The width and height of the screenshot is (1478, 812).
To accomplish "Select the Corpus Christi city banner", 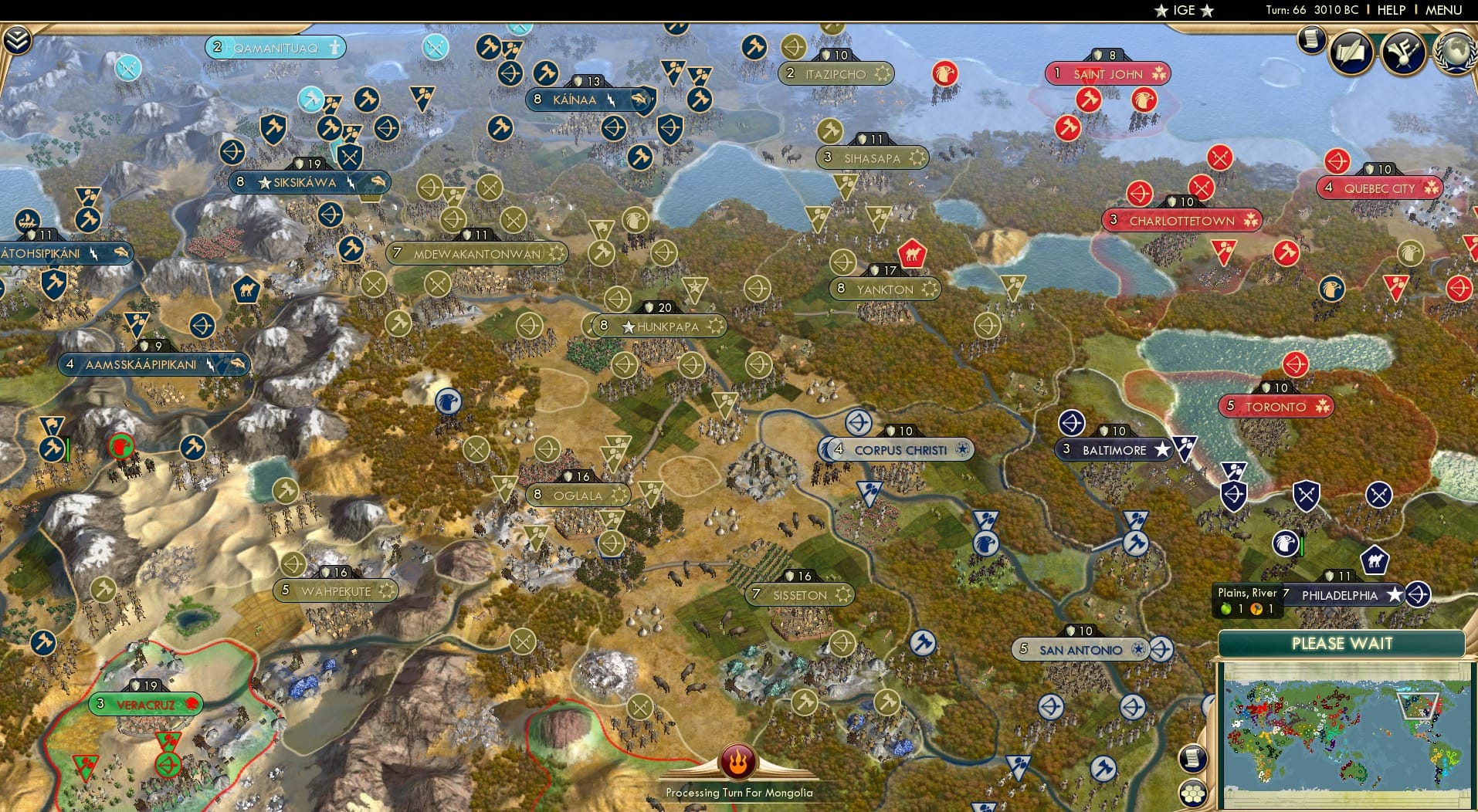I will 896,448.
